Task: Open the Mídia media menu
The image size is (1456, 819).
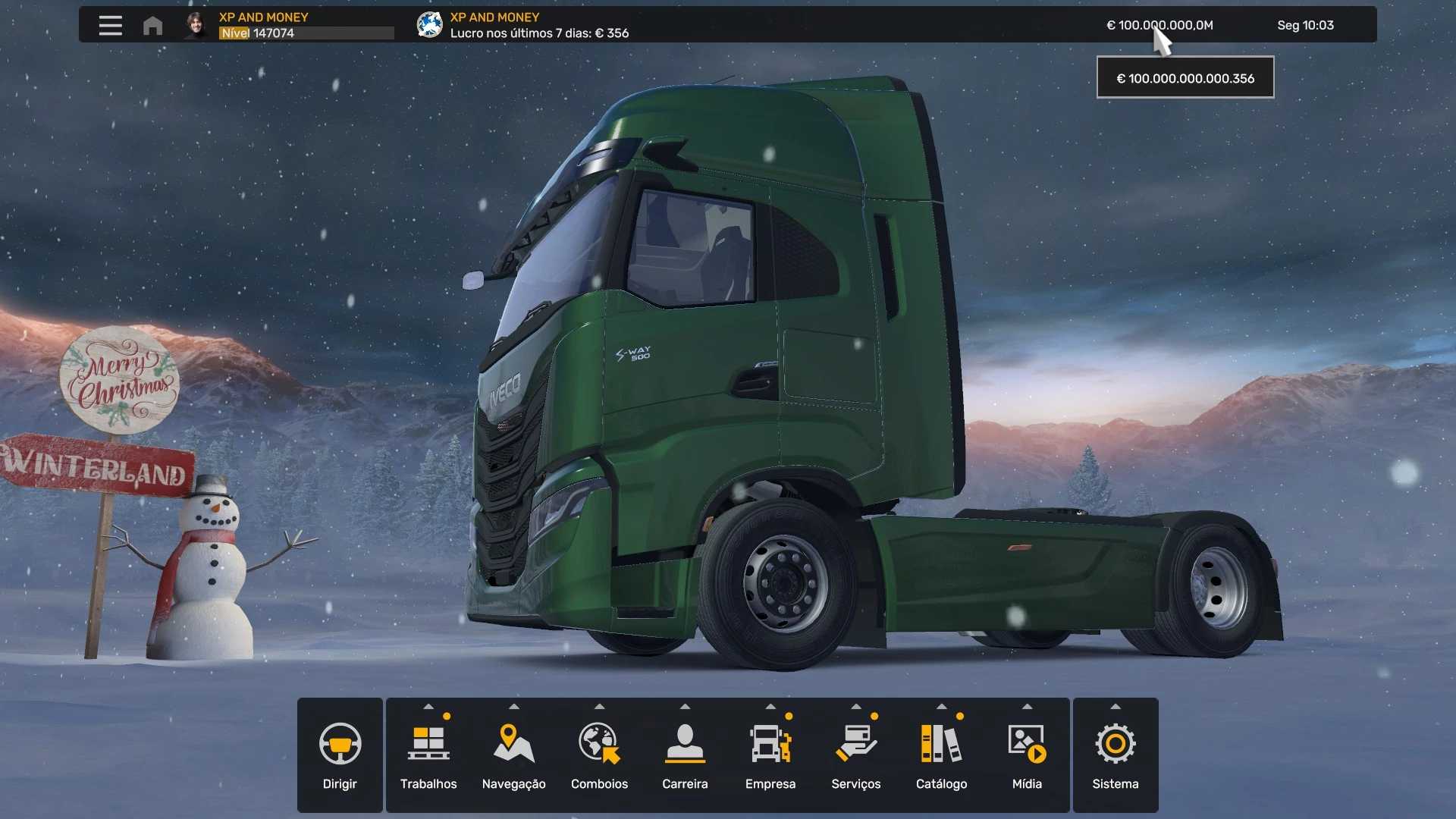Action: coord(1027,755)
